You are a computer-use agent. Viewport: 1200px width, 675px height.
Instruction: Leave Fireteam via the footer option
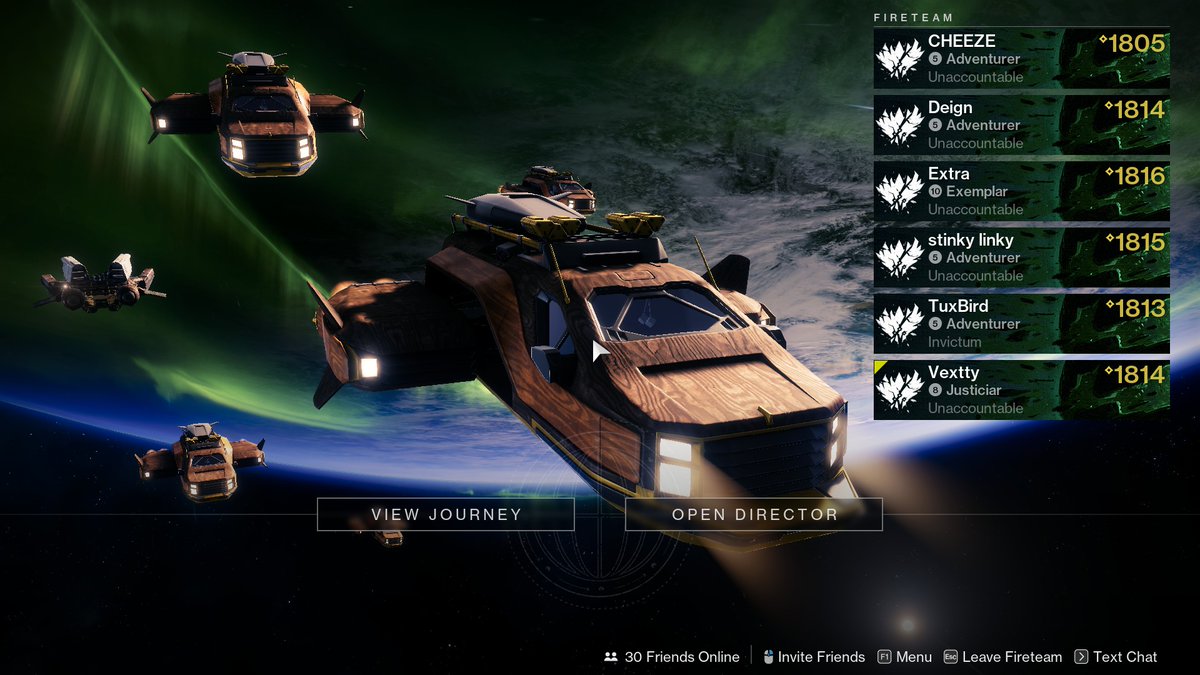point(1003,657)
